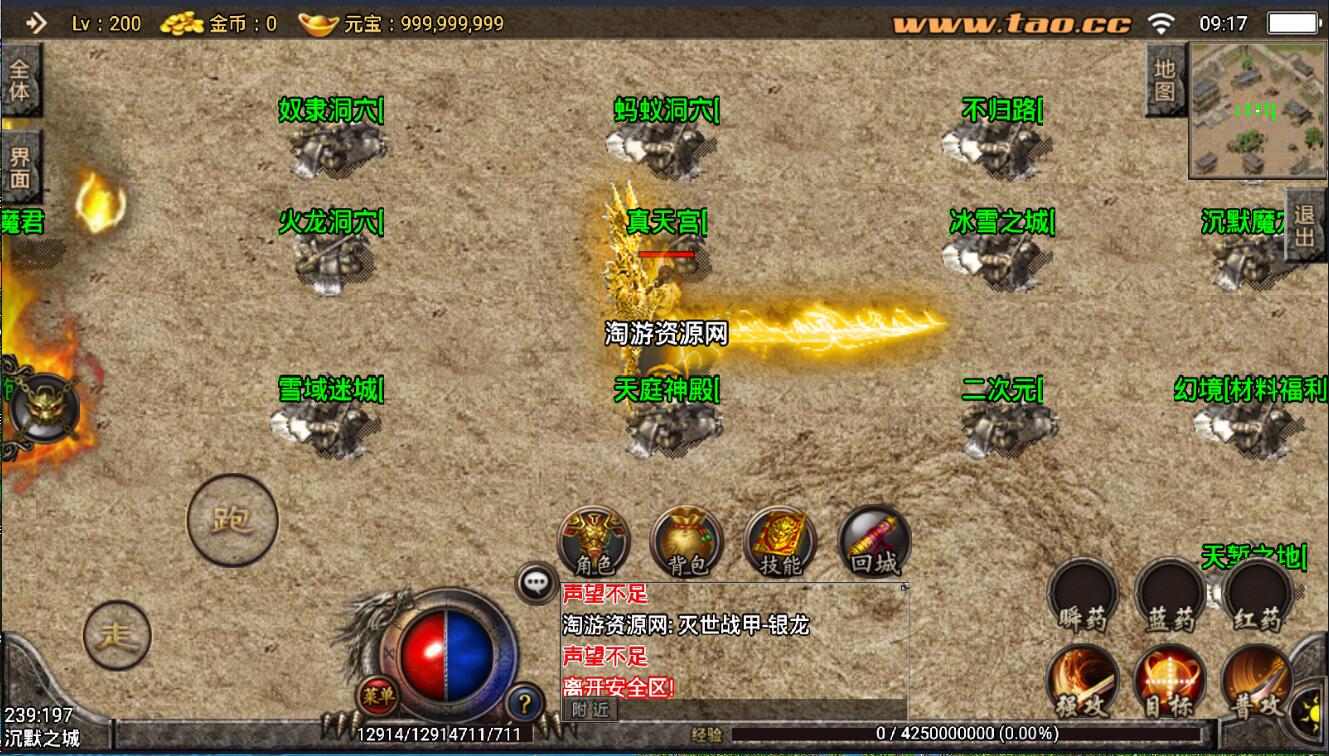
Task: Toggle the 跑 run button
Action: point(232,520)
